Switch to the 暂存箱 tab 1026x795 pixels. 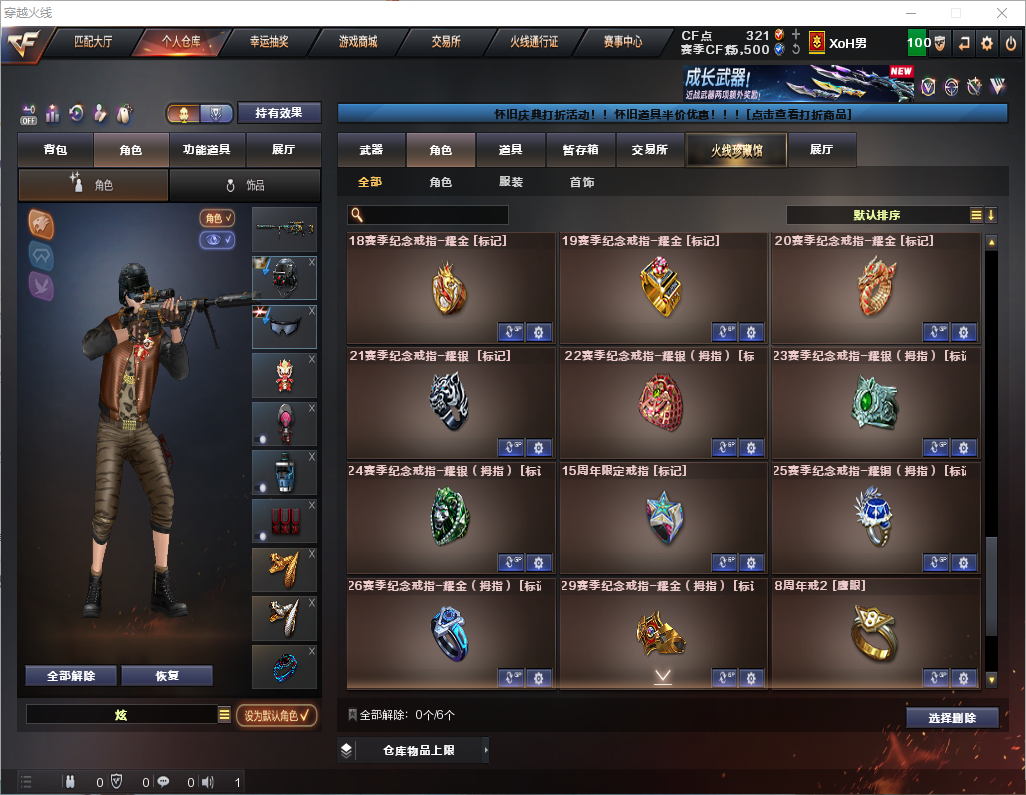click(580, 150)
